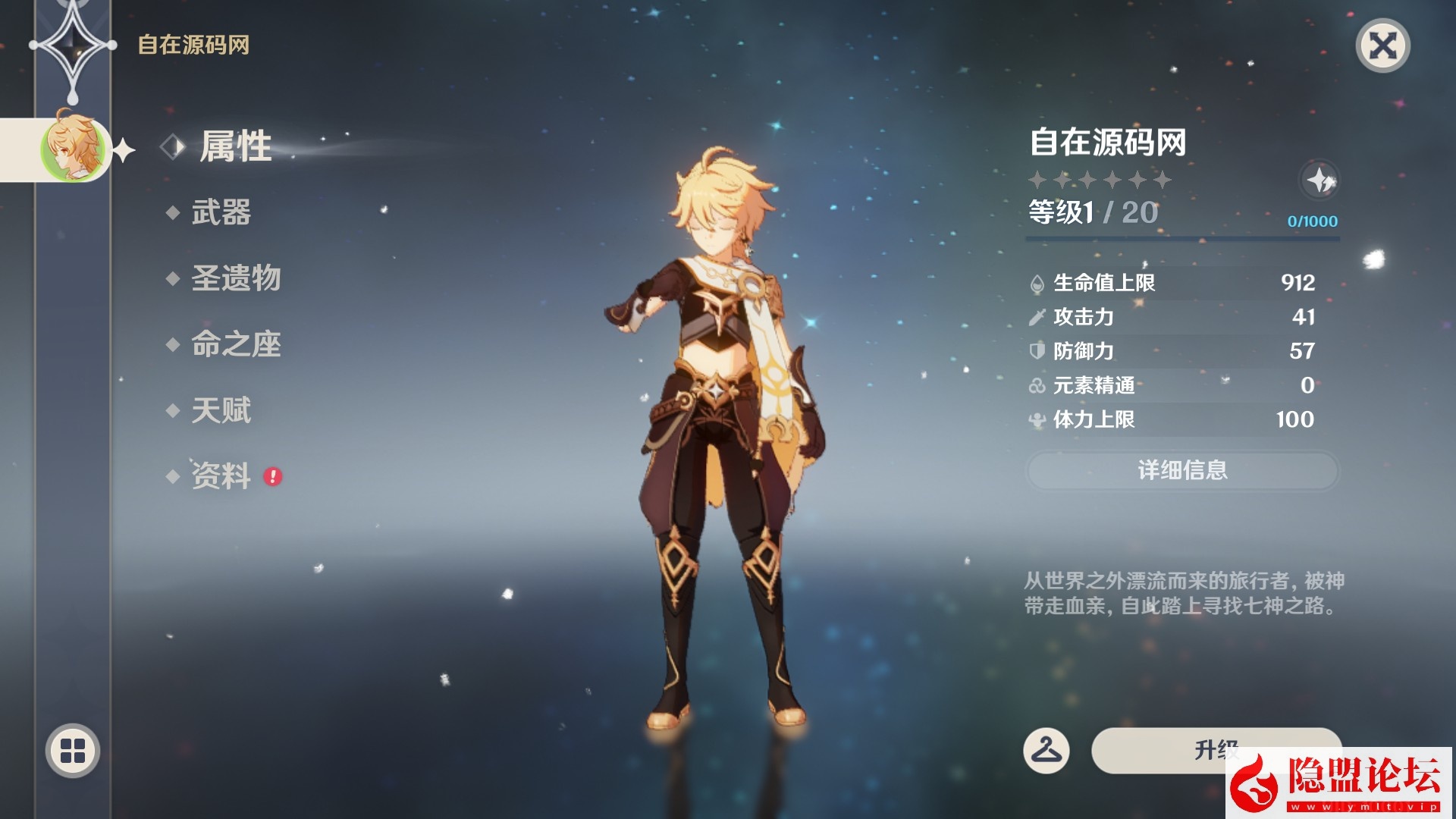1456x819 pixels.
Task: Click the star ascension icon beside level
Action: point(1319,180)
